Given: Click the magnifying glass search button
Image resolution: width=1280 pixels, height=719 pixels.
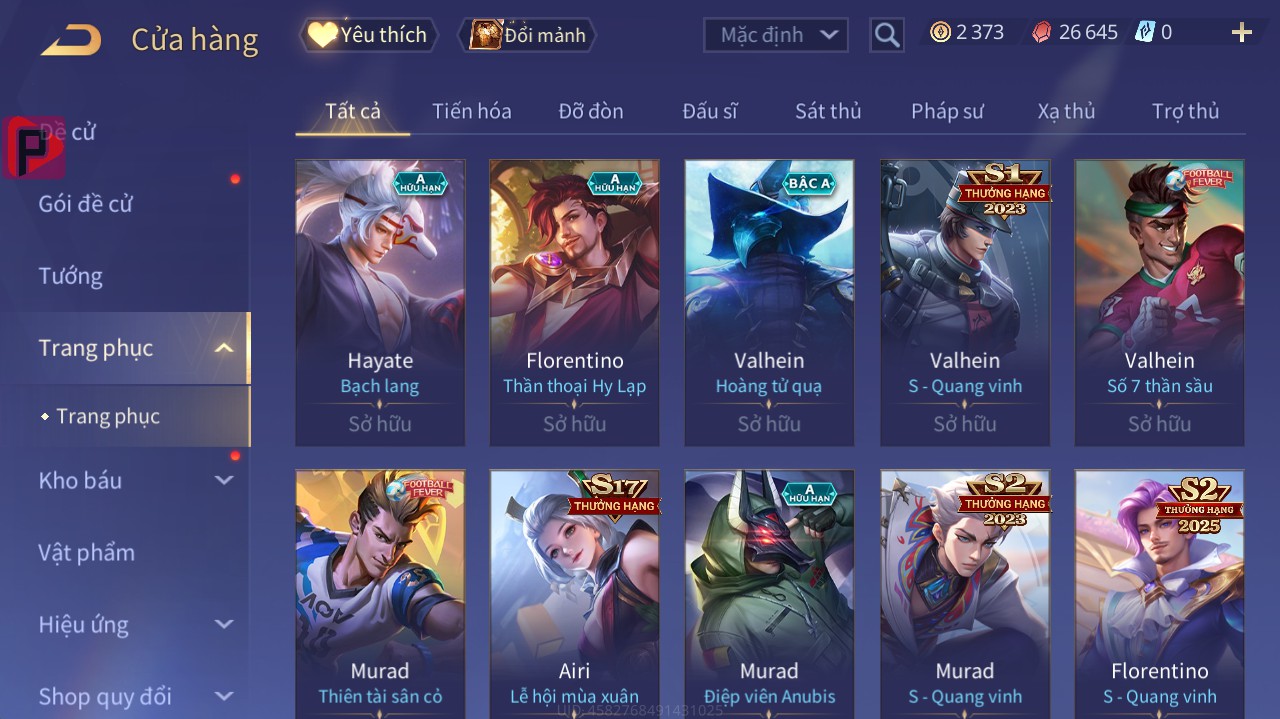Looking at the screenshot, I should tap(886, 35).
